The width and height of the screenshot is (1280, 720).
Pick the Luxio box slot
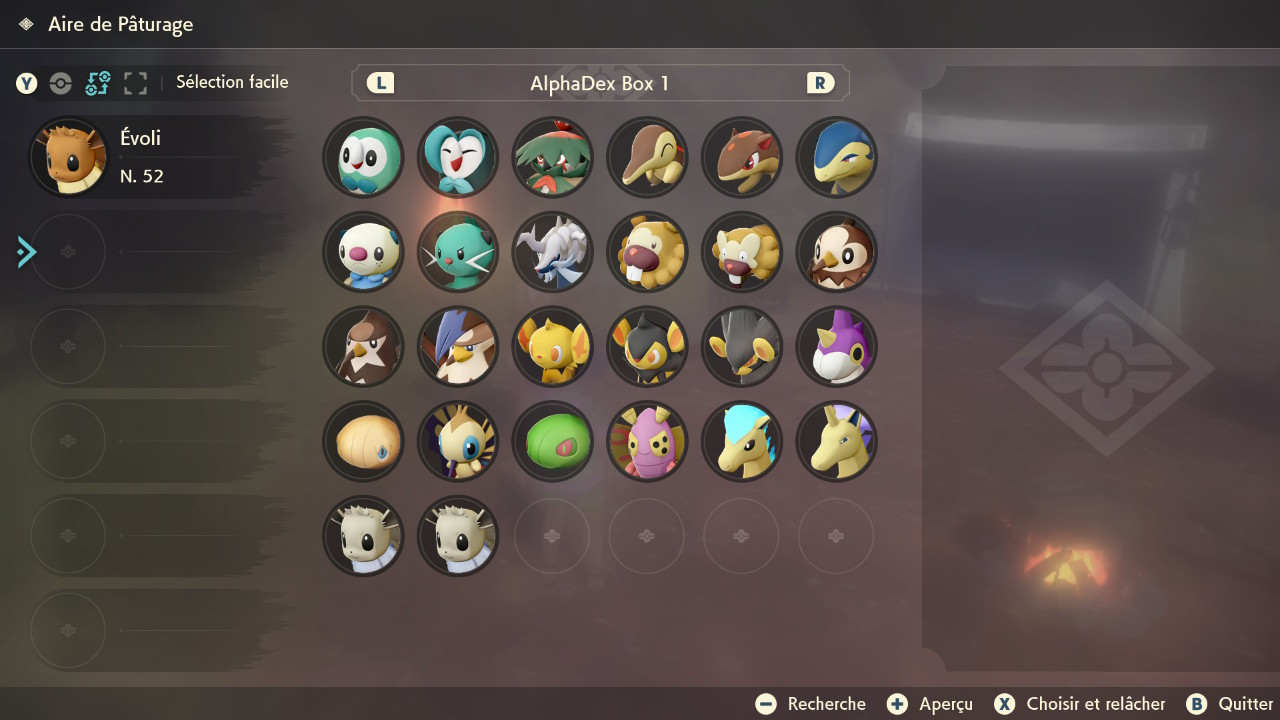click(x=647, y=346)
